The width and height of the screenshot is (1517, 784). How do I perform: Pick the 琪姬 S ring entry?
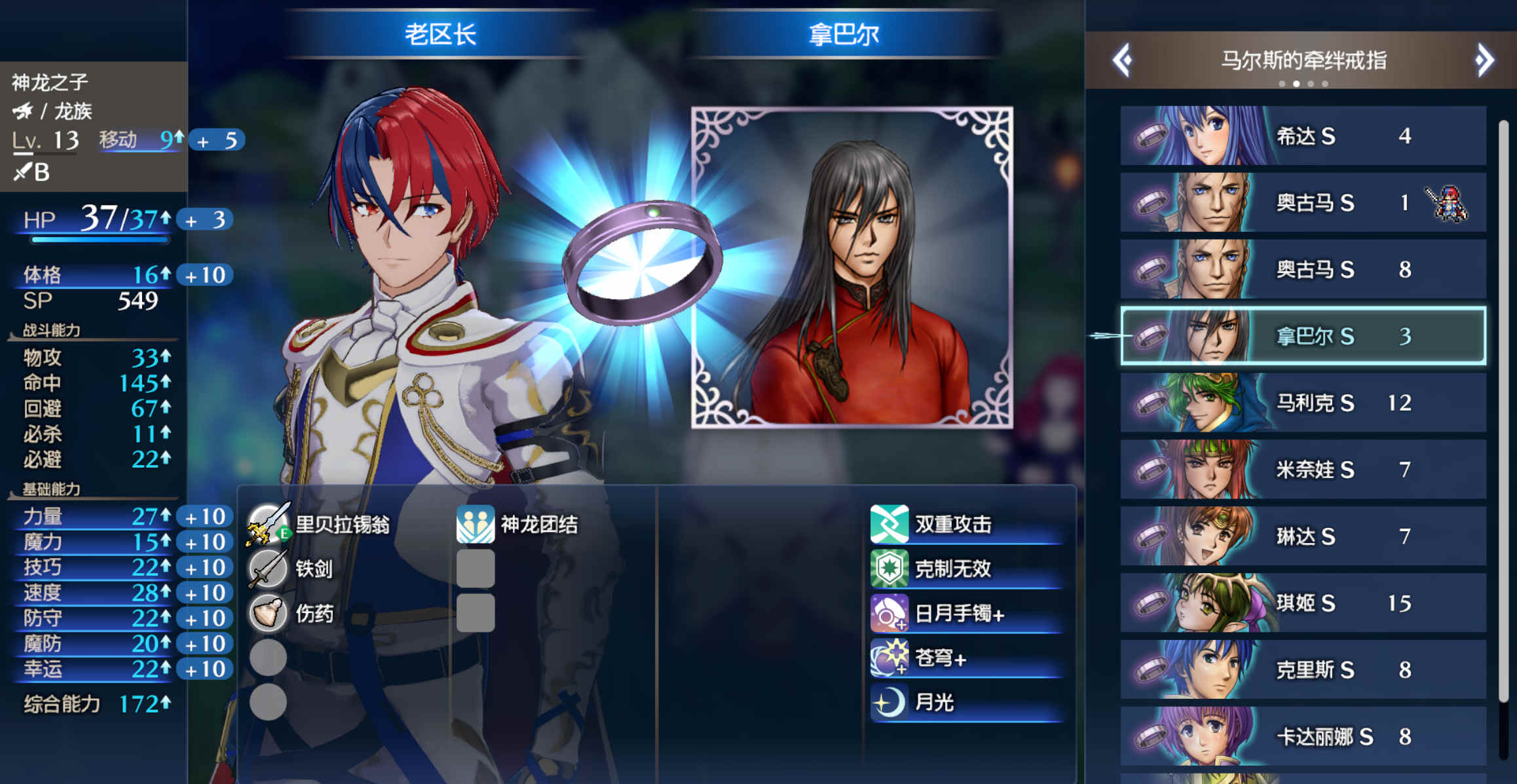[1303, 603]
